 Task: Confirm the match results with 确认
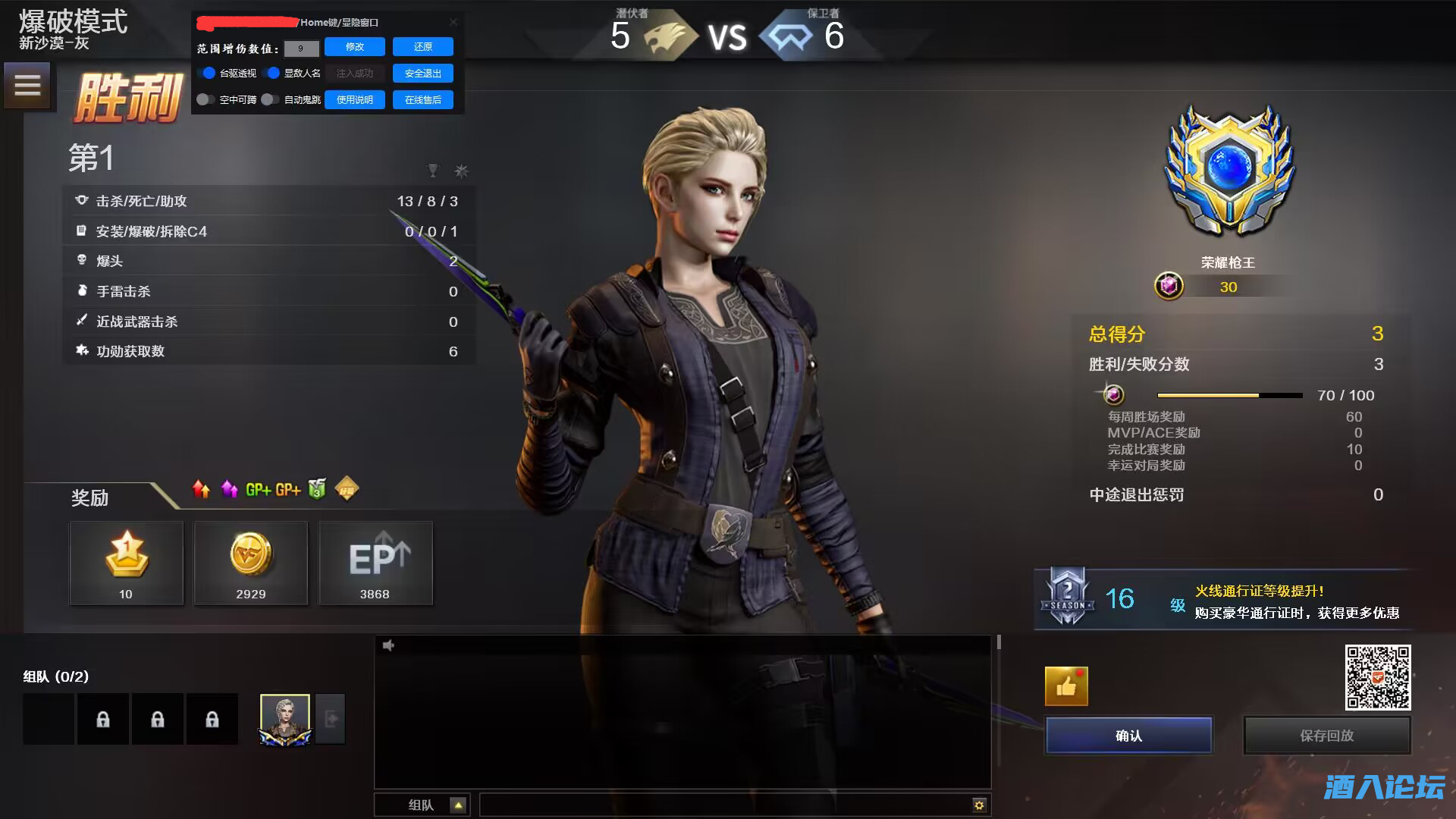(1128, 736)
